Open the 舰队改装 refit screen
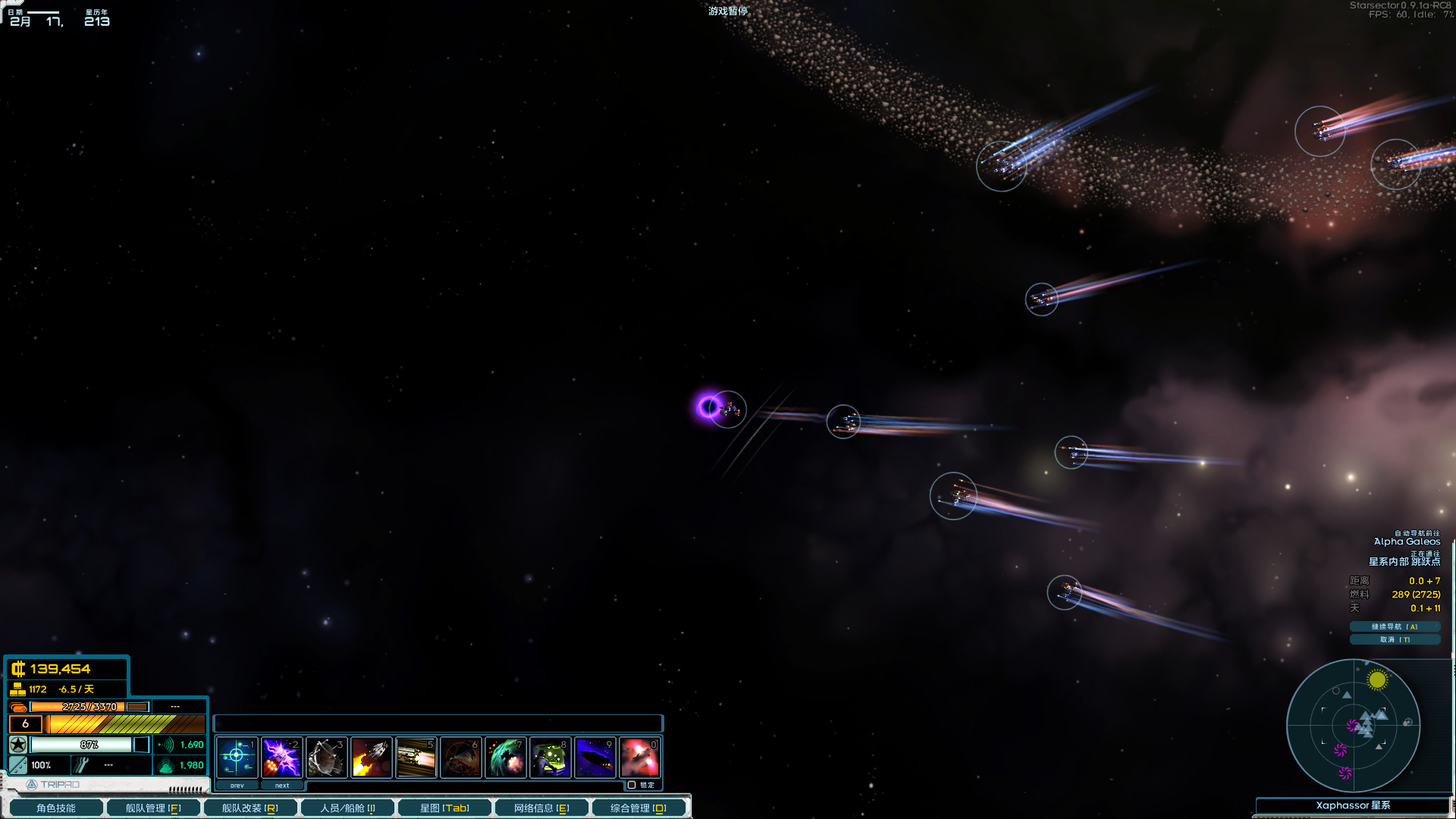The image size is (1456, 819). pos(249,808)
